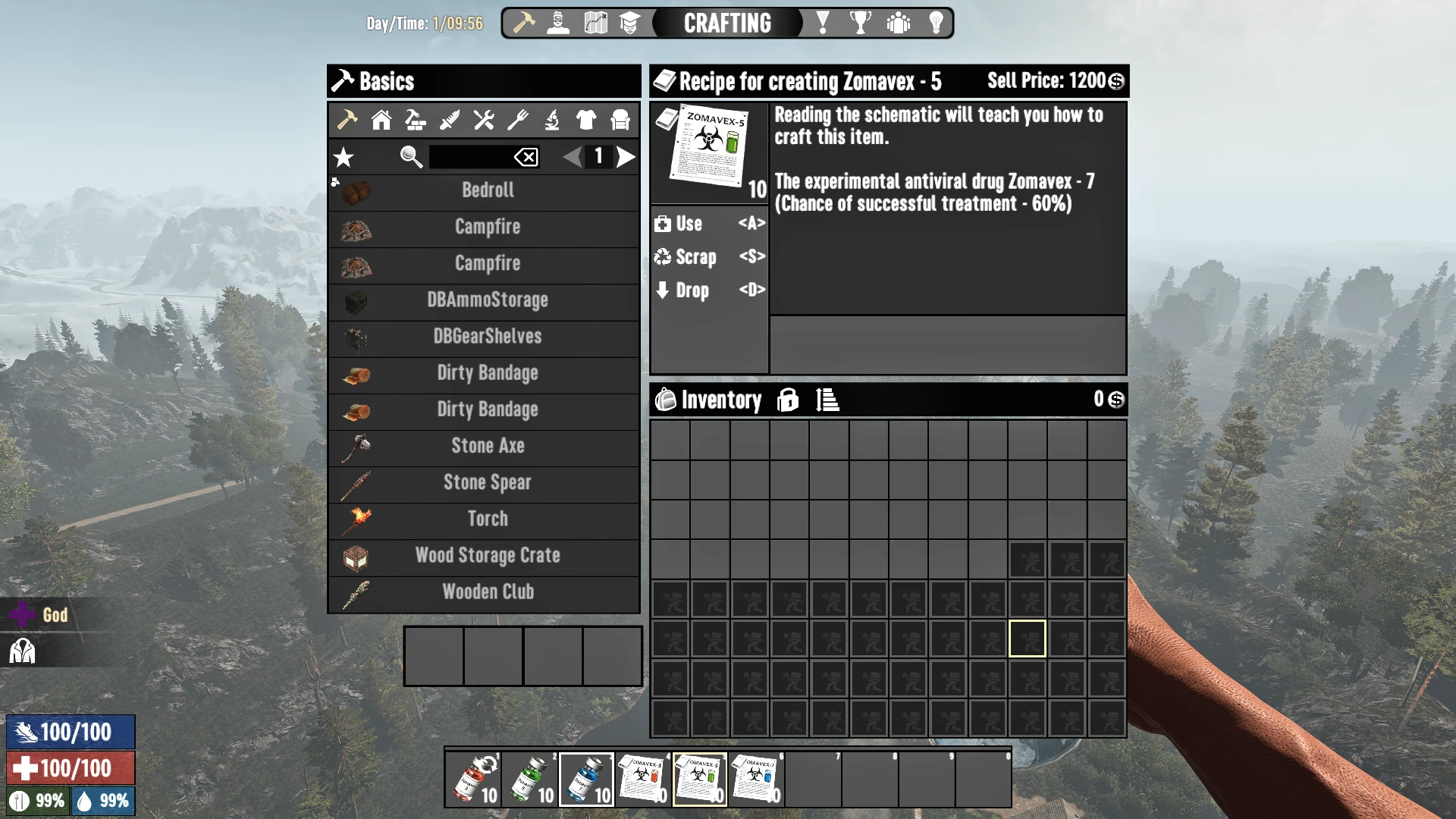Open the quests exclamation mark tab
Image resolution: width=1456 pixels, height=819 pixels.
(823, 23)
